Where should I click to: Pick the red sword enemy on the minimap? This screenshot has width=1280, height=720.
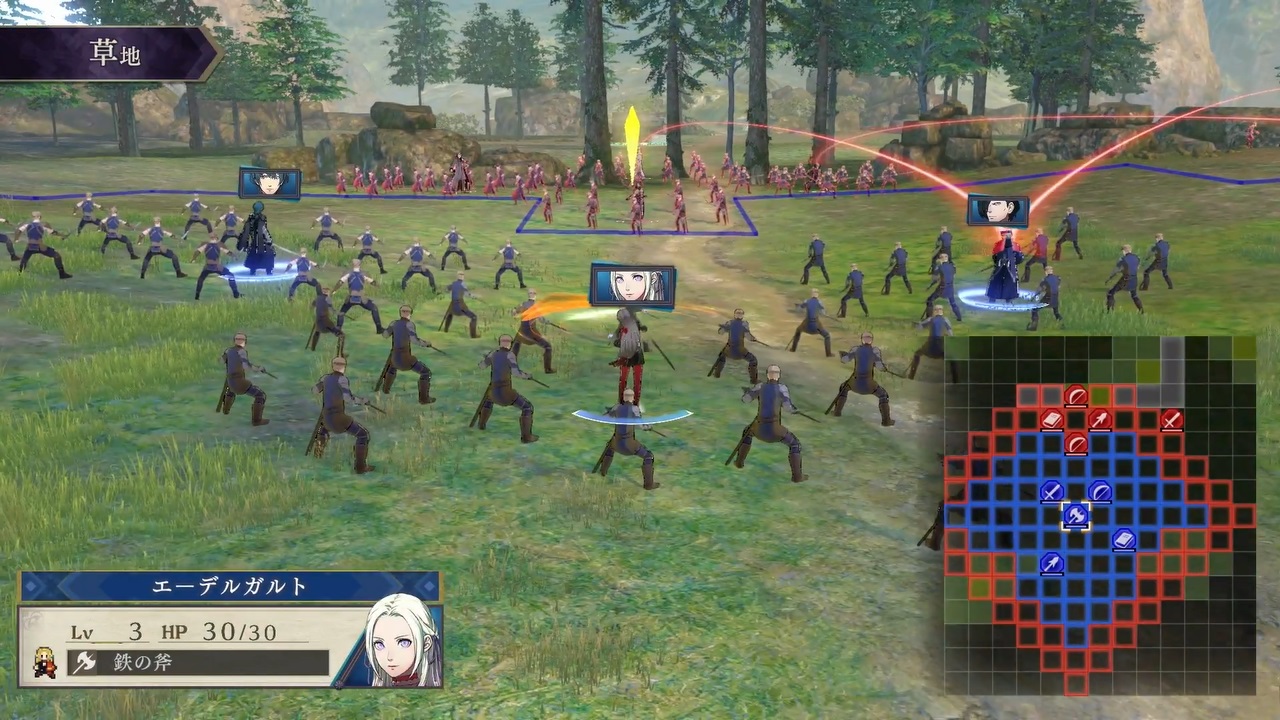(1172, 420)
